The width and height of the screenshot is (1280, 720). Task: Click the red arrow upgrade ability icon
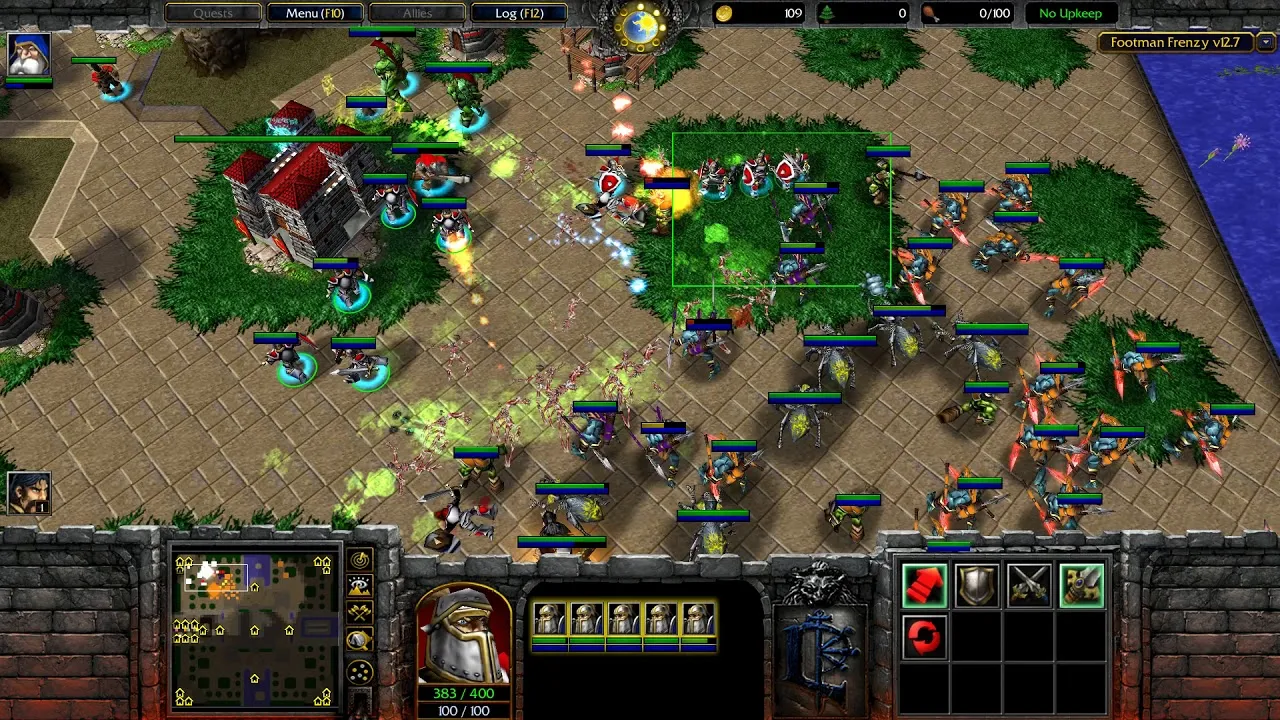(924, 585)
